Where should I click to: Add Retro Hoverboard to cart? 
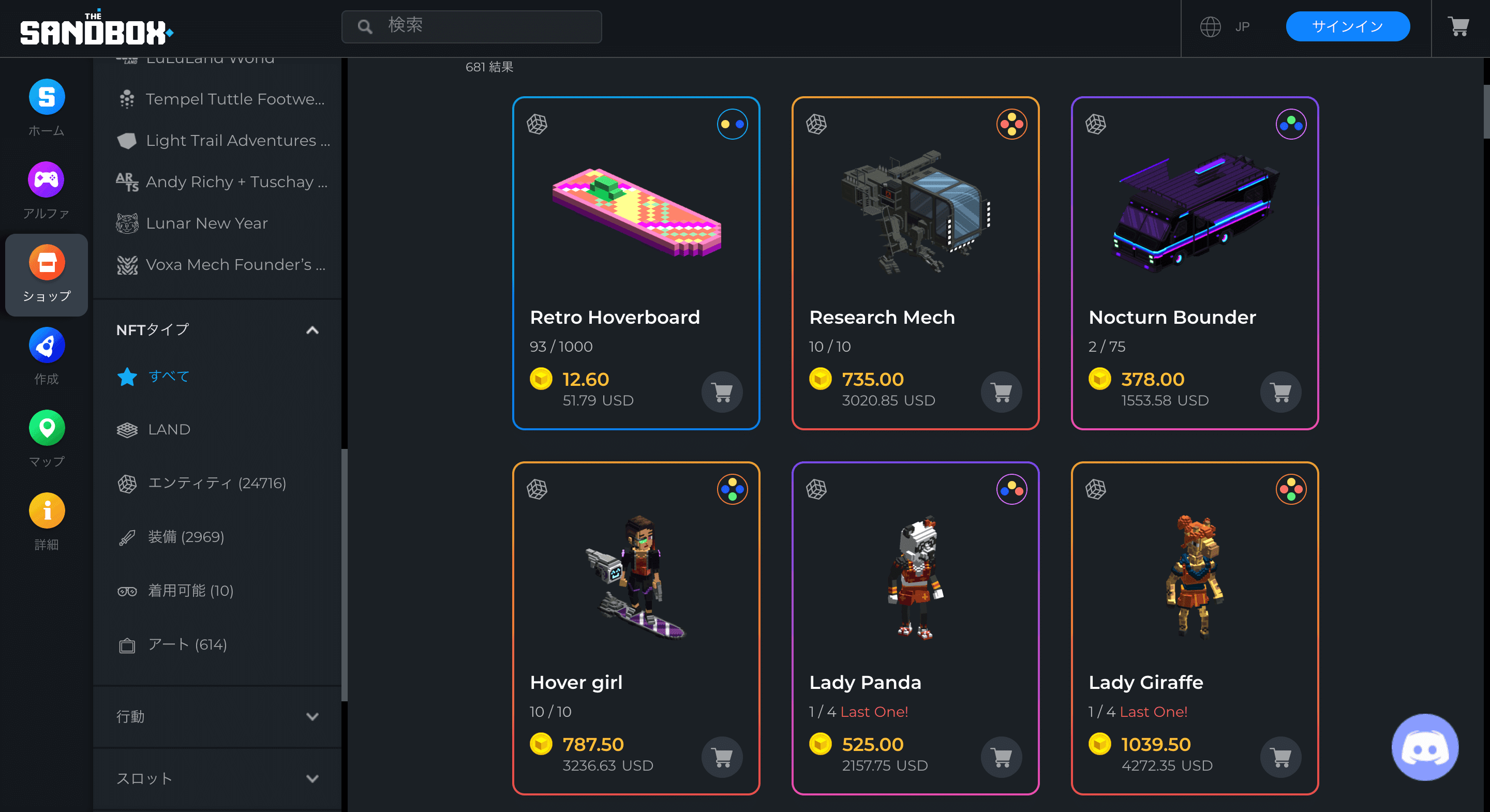(721, 392)
